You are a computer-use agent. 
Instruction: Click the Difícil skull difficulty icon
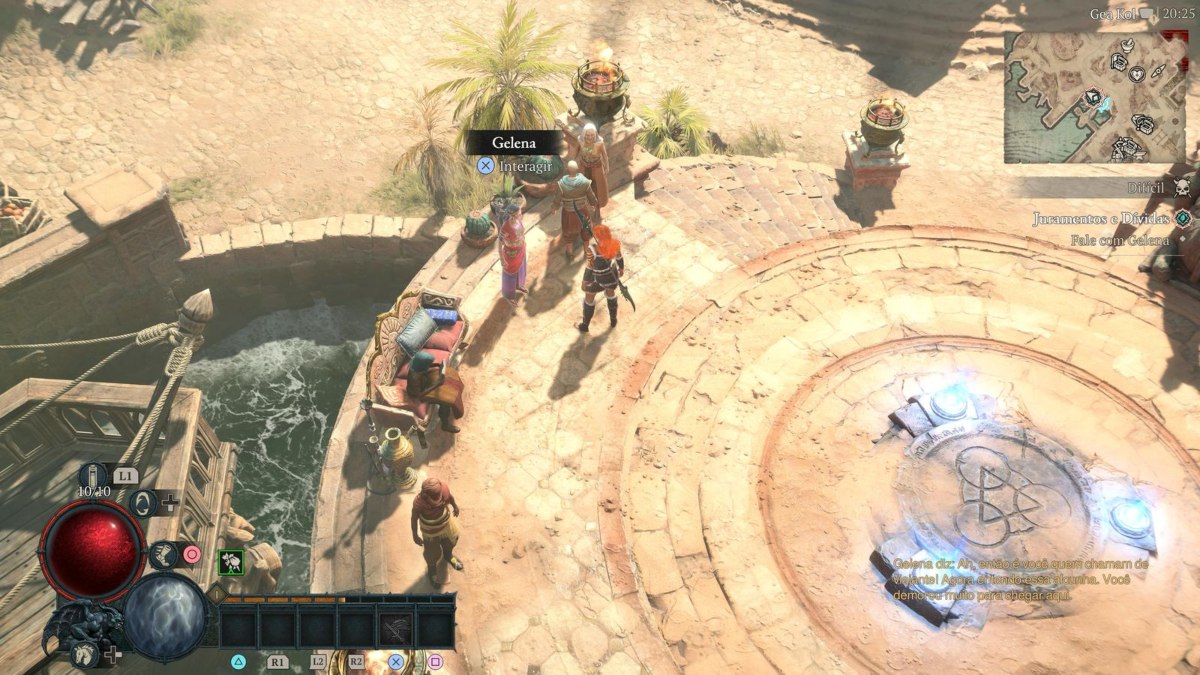point(1182,189)
